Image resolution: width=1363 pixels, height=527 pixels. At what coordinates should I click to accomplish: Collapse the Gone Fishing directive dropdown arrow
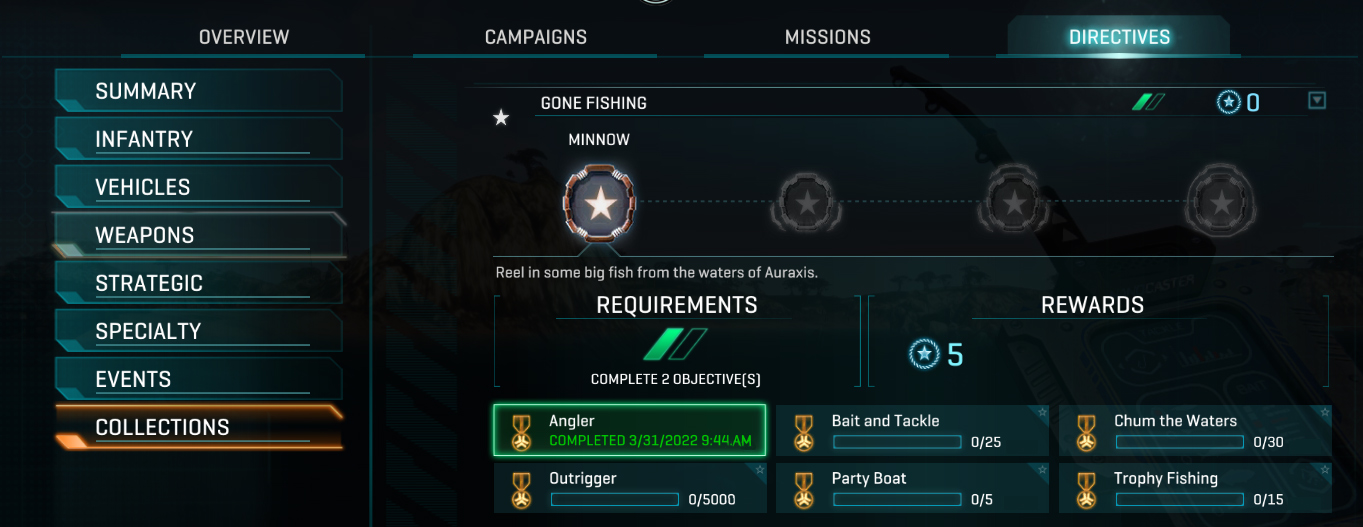(x=1317, y=100)
